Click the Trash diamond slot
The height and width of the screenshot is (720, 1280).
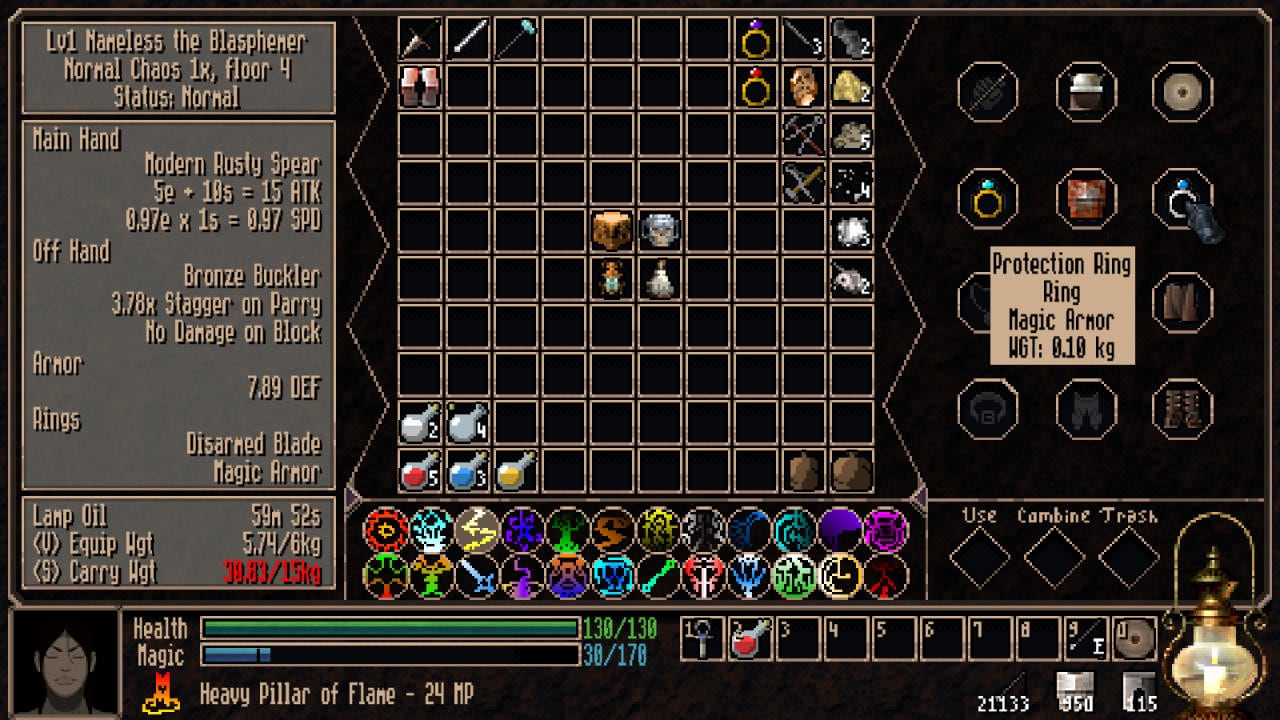click(1129, 557)
